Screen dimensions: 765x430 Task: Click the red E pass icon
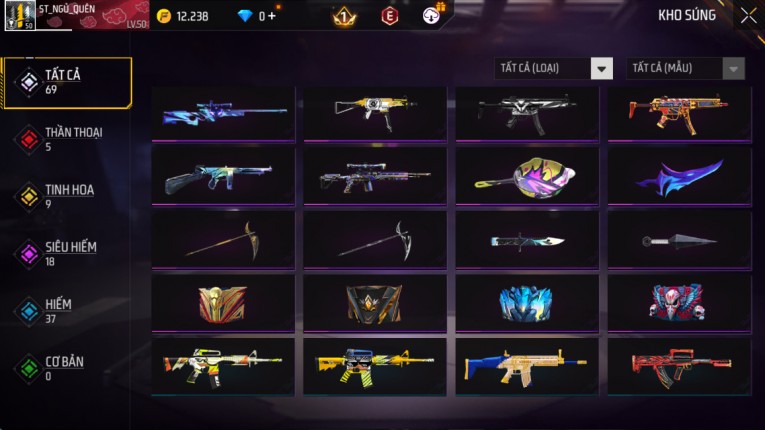click(389, 16)
